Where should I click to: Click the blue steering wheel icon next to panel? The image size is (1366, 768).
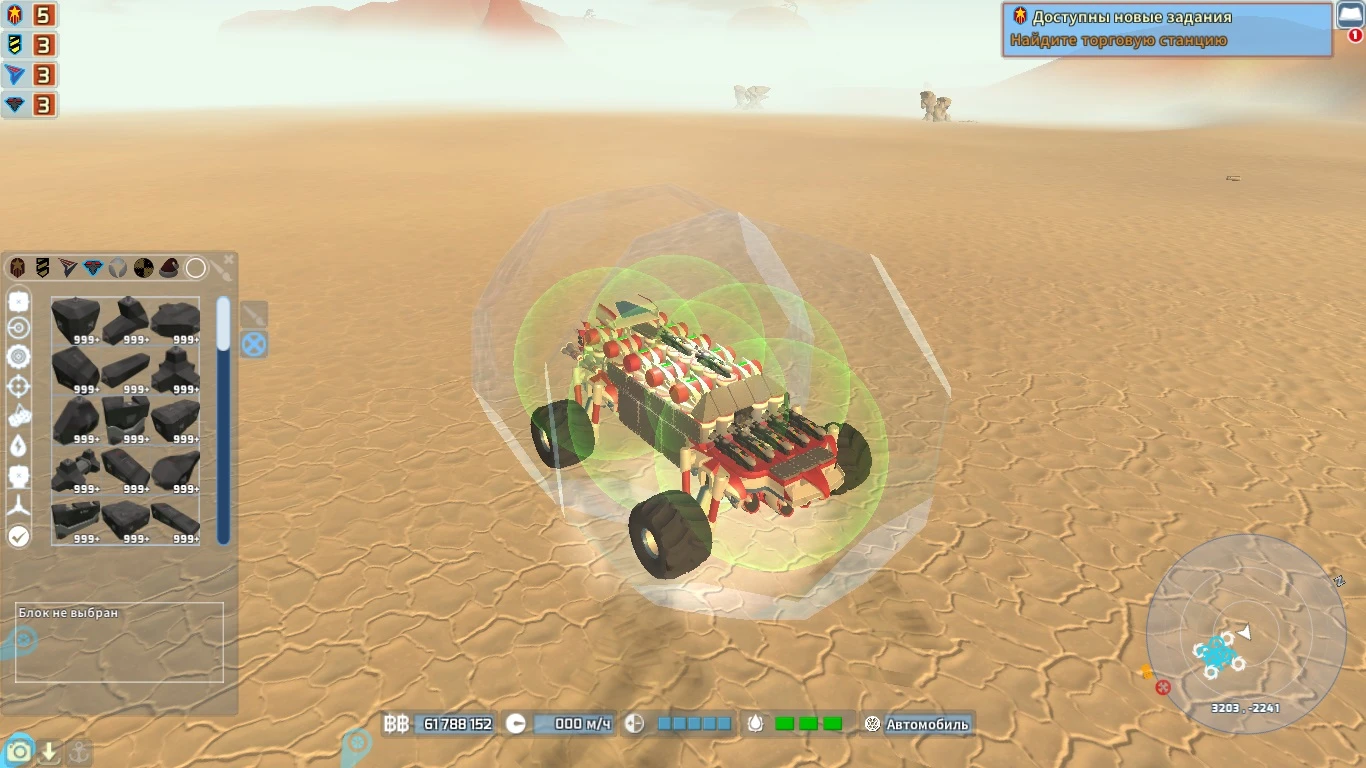253,344
